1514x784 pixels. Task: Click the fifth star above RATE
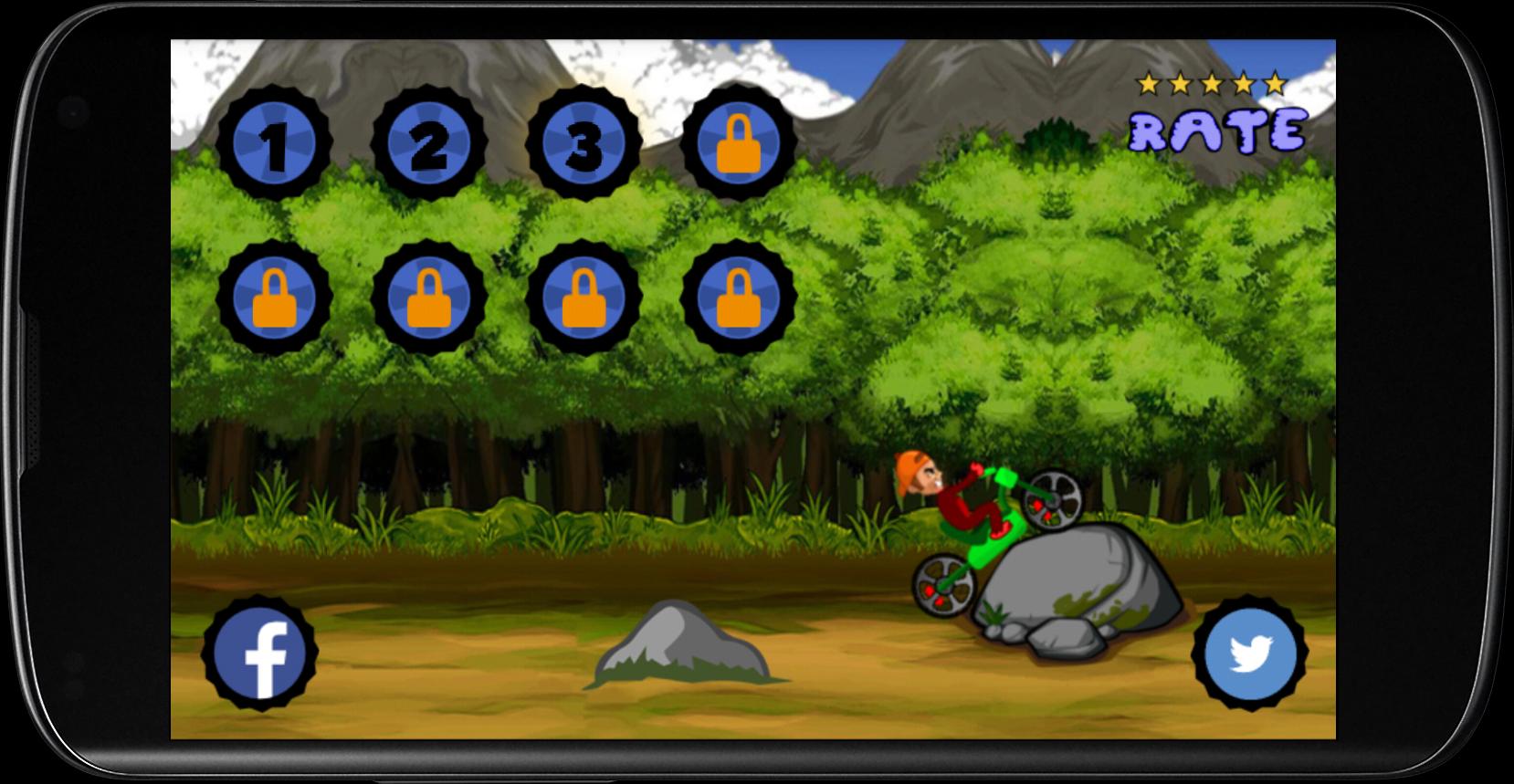point(1275,83)
